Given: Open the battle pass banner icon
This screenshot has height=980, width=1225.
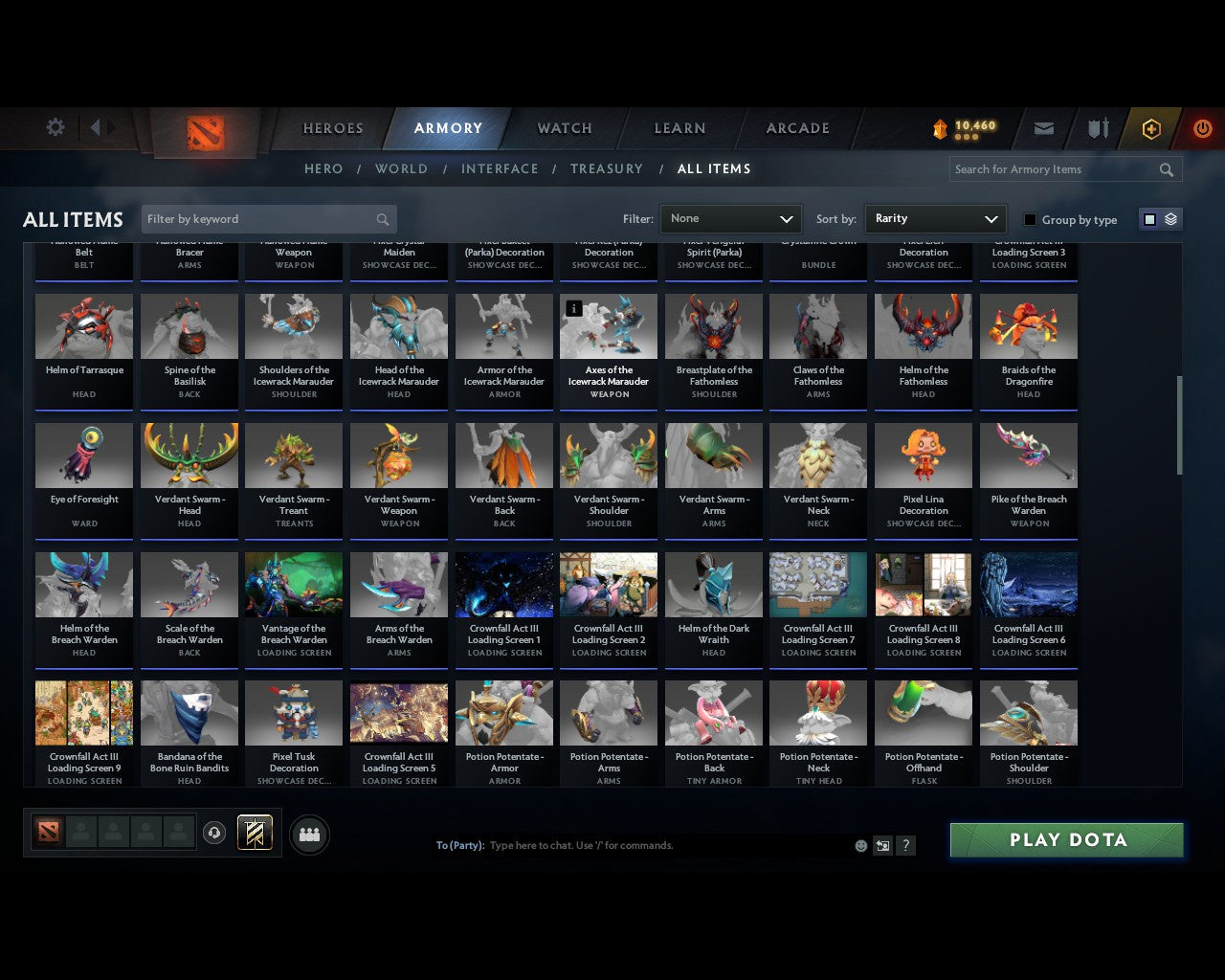Looking at the screenshot, I should click(256, 833).
